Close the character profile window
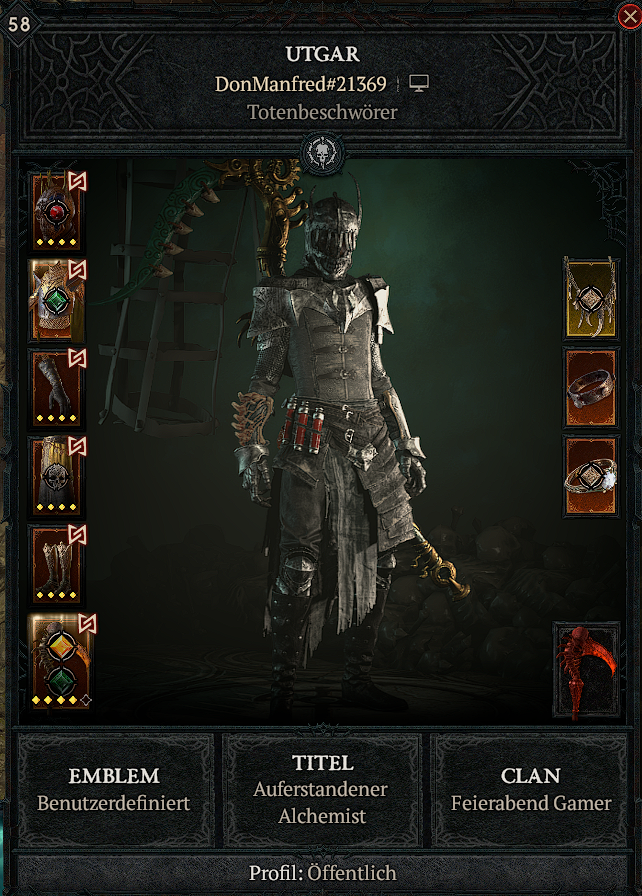The width and height of the screenshot is (642, 896). coord(628,14)
